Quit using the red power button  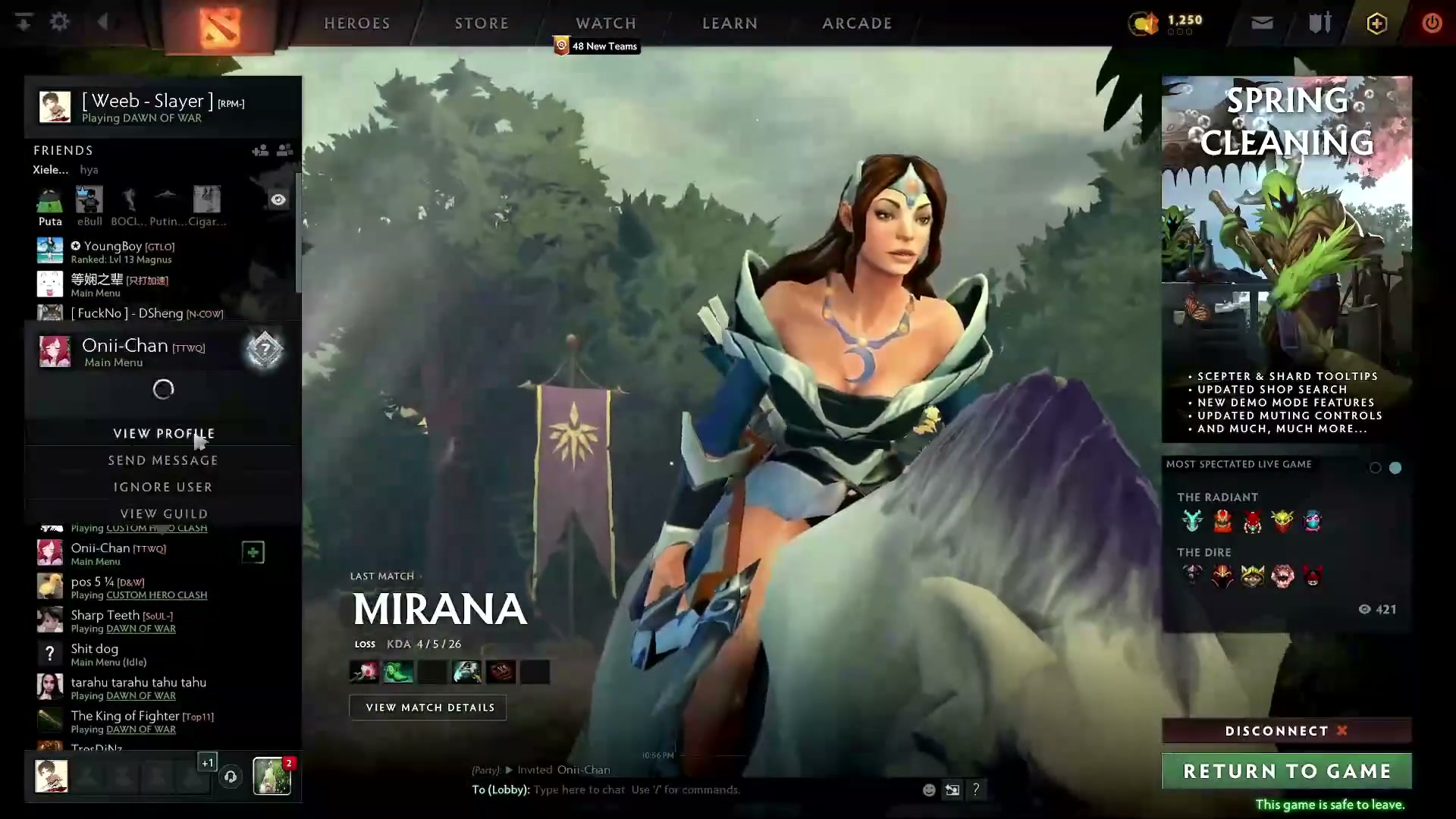click(1432, 23)
